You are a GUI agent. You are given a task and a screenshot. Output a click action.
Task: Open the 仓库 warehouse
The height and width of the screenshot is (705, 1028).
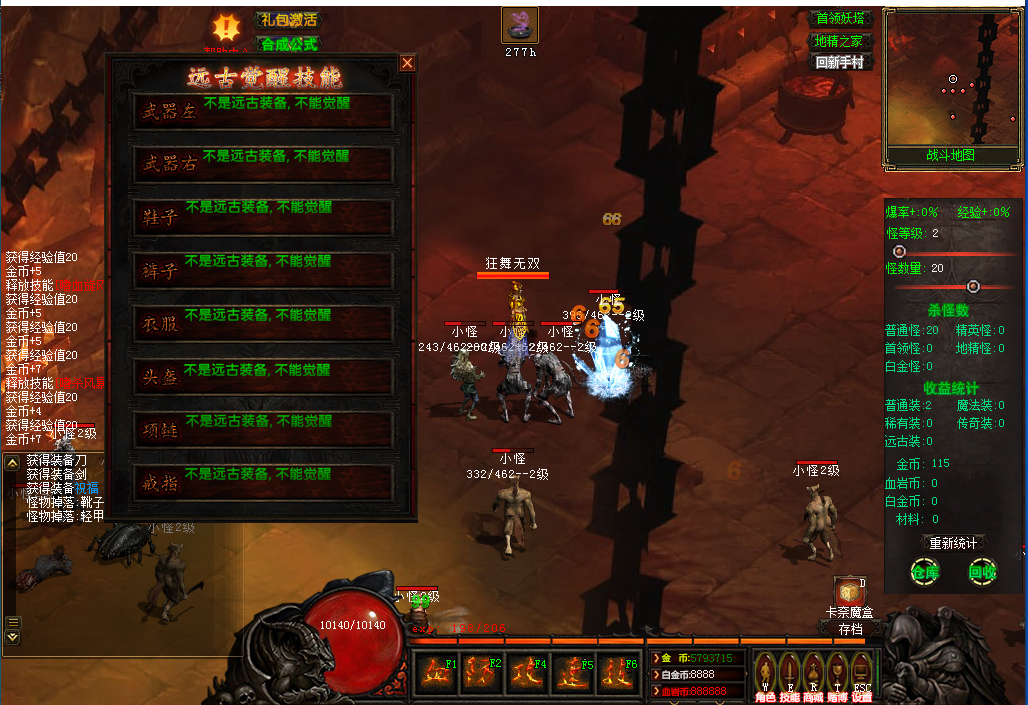click(924, 573)
